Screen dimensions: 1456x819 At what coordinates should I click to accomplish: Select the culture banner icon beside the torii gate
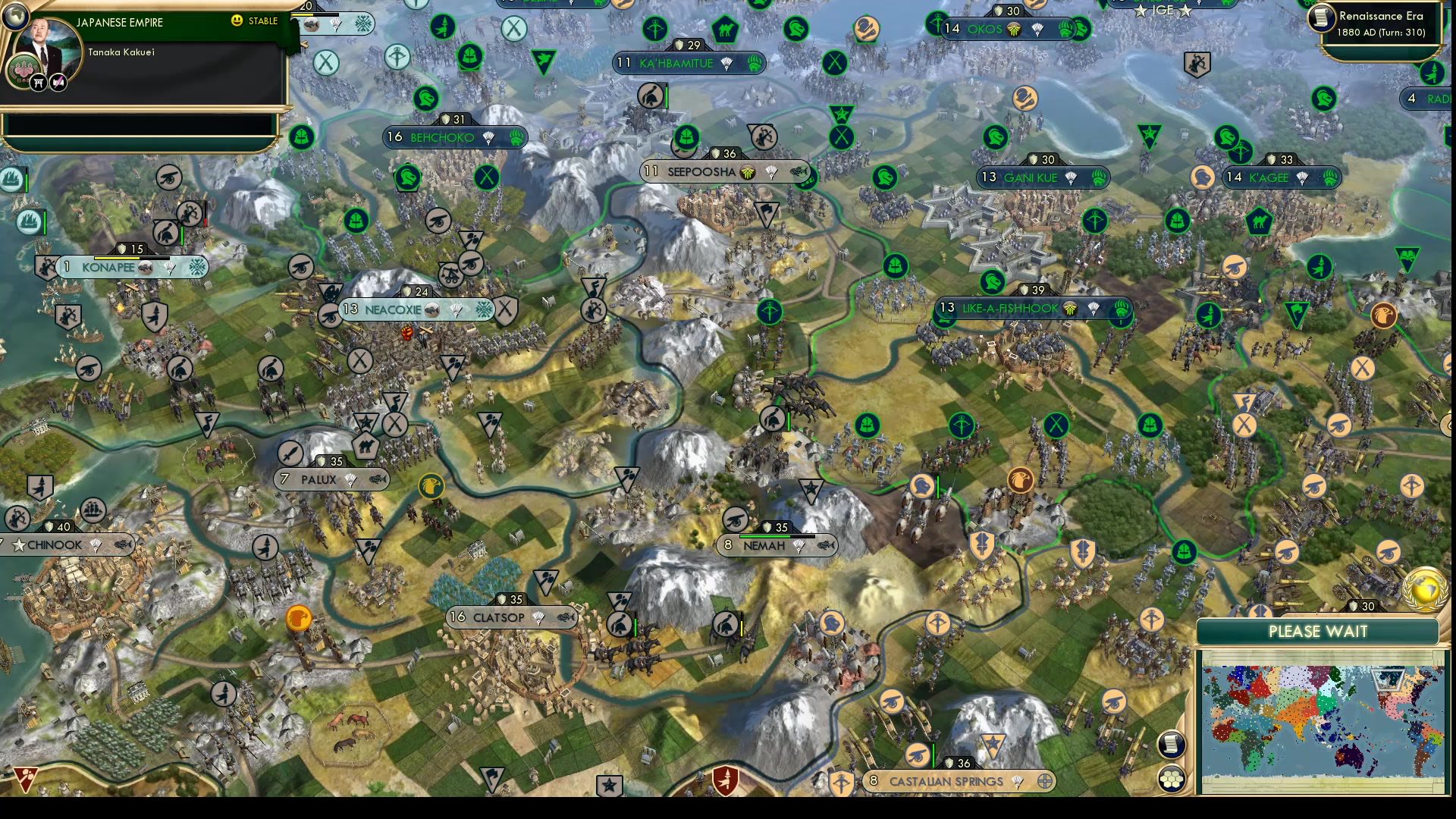[58, 83]
